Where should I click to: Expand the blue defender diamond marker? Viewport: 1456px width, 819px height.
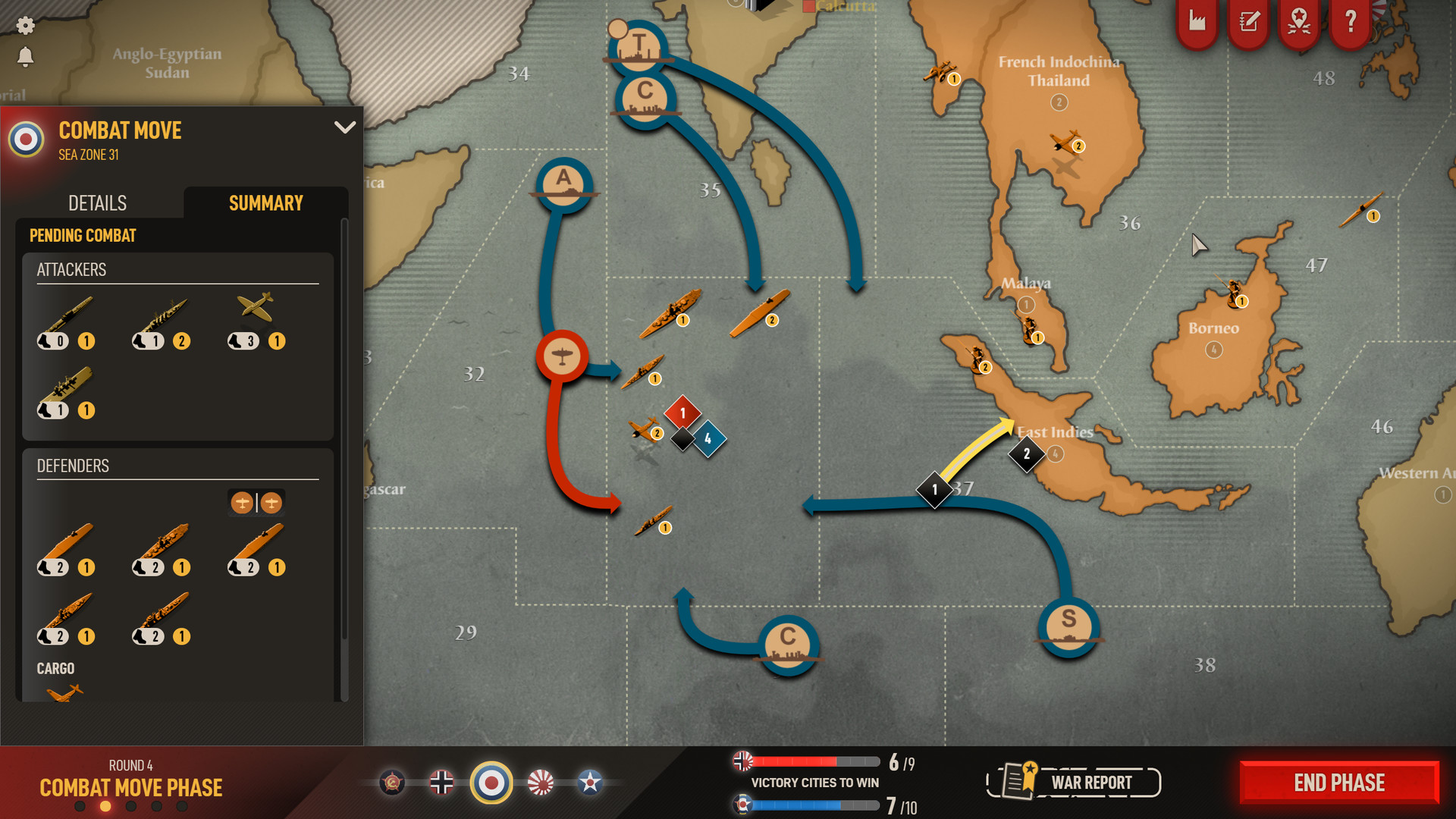[708, 438]
